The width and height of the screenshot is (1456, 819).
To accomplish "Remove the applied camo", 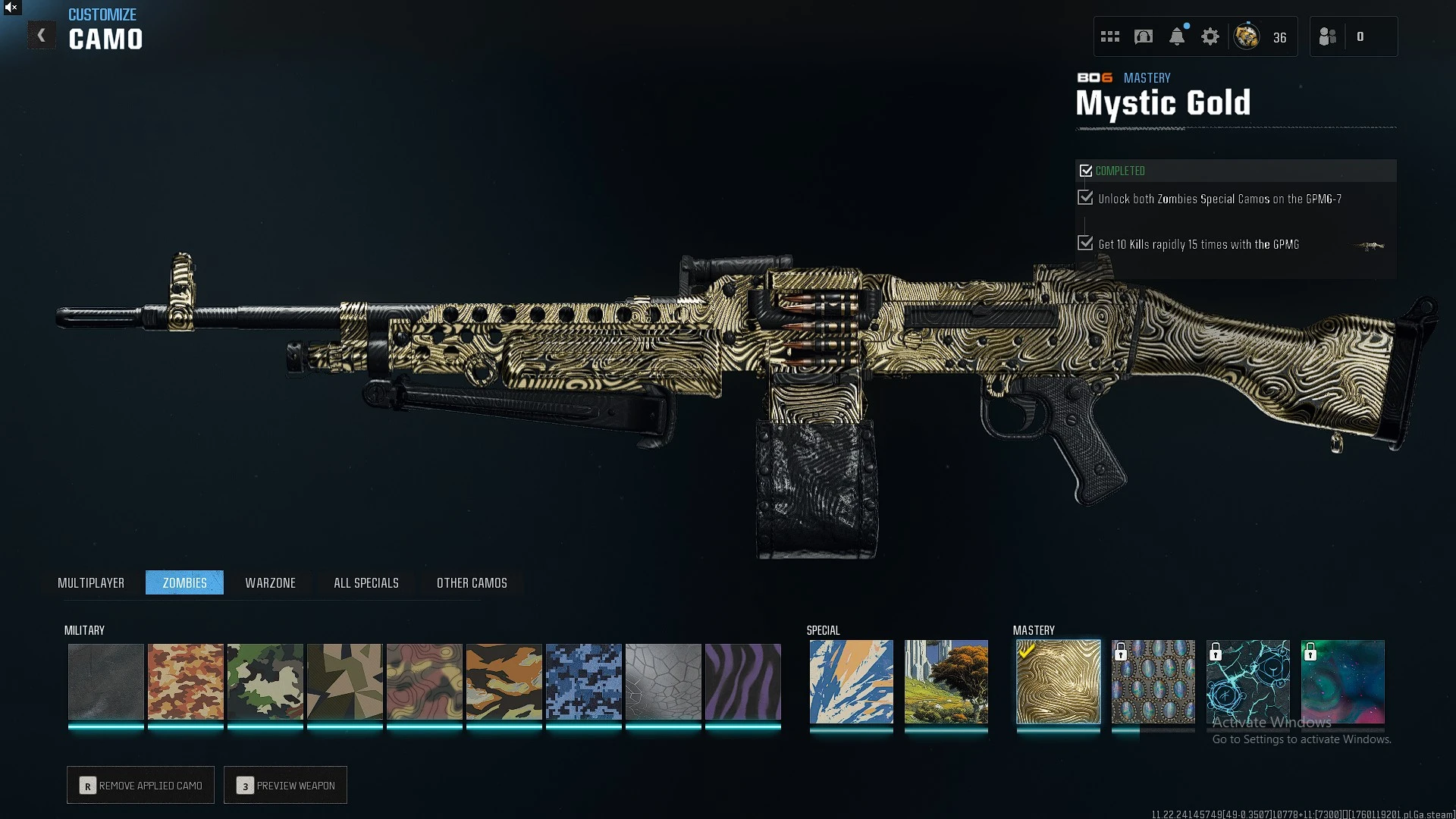I will (141, 785).
